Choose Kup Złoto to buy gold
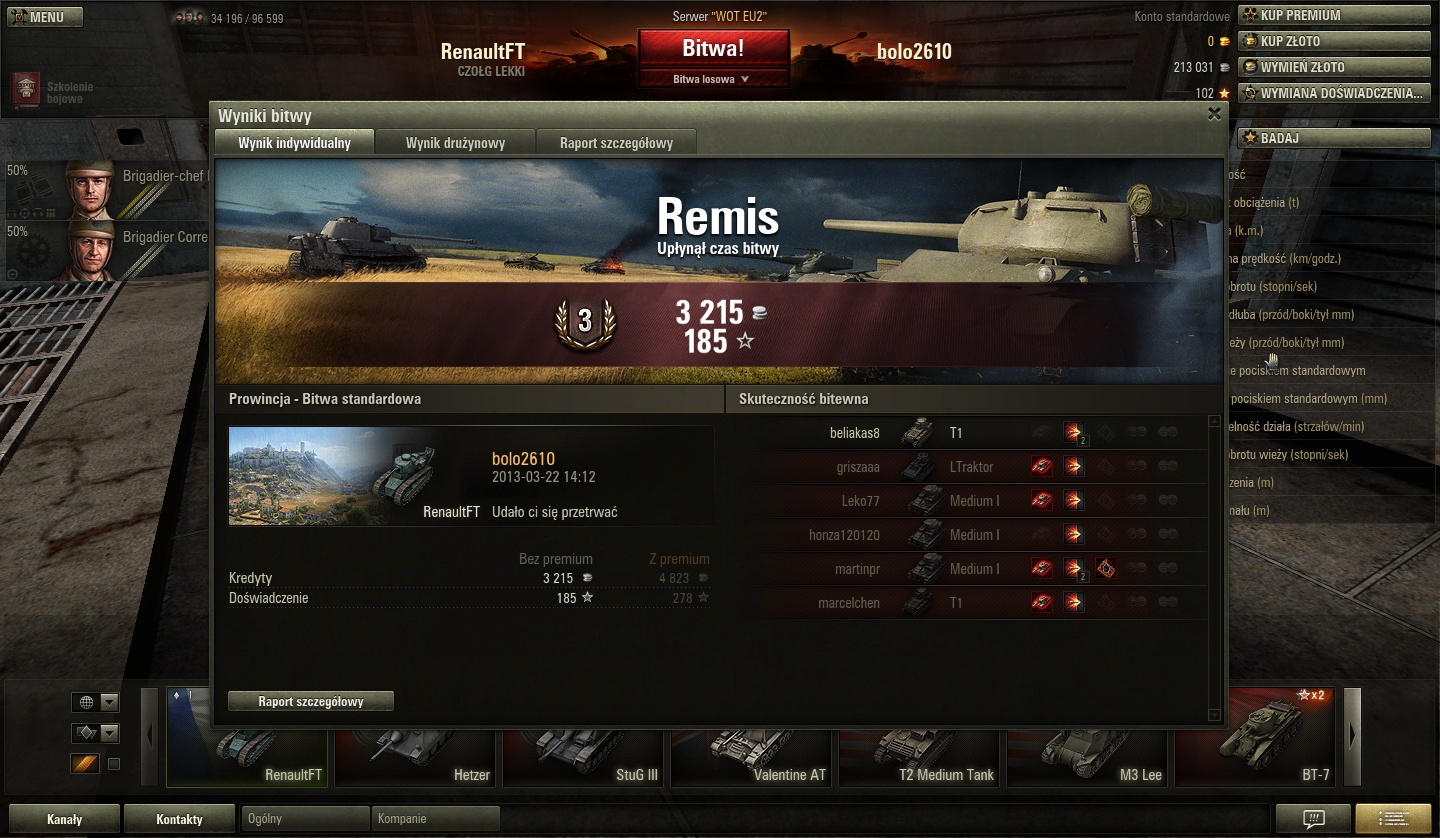1440x838 pixels. [1334, 41]
